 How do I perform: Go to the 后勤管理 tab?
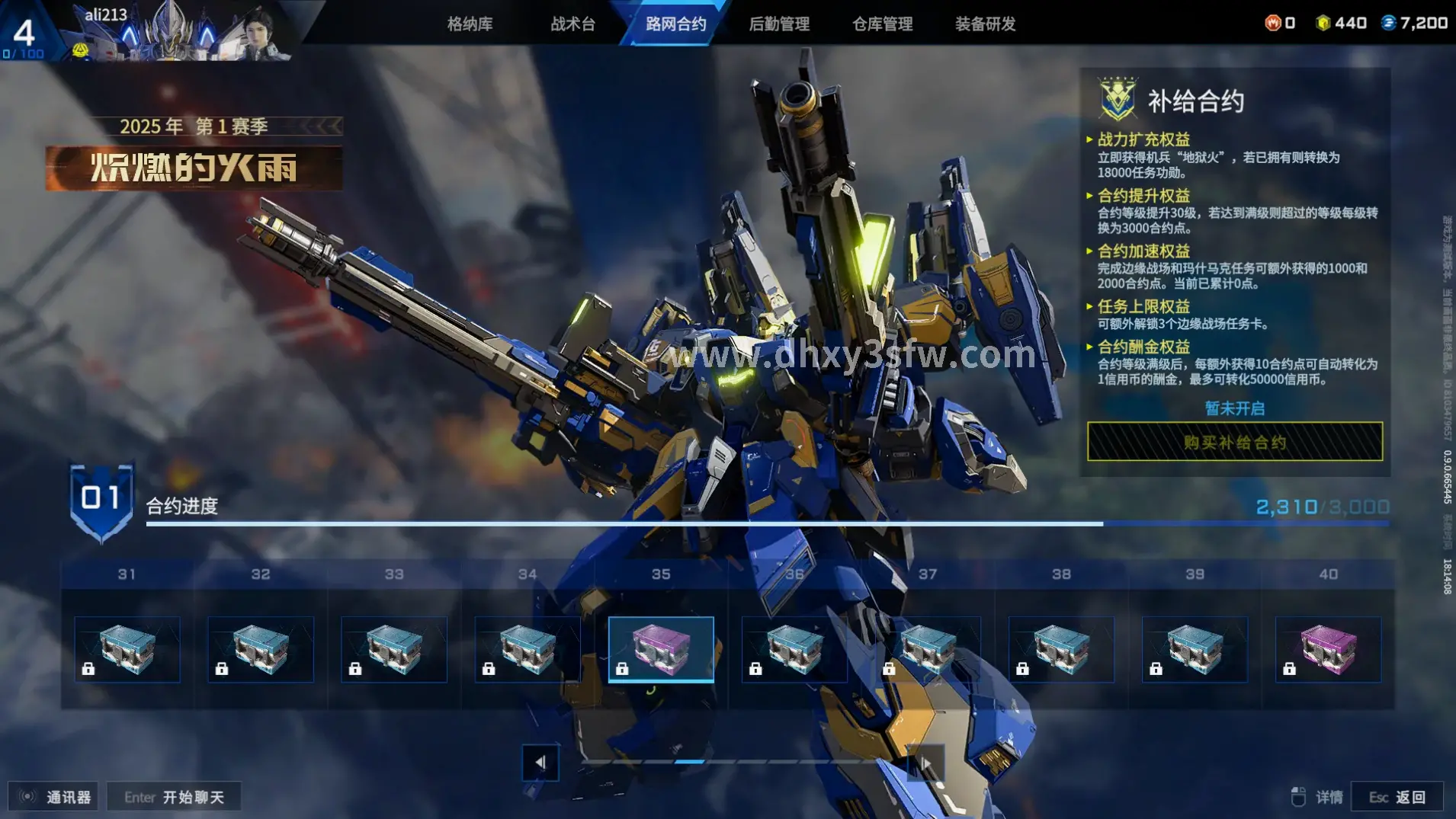tap(779, 24)
